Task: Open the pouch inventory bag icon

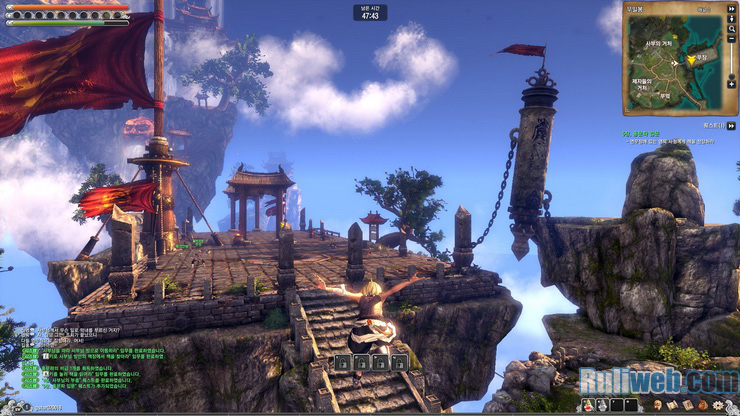Action: (x=703, y=405)
